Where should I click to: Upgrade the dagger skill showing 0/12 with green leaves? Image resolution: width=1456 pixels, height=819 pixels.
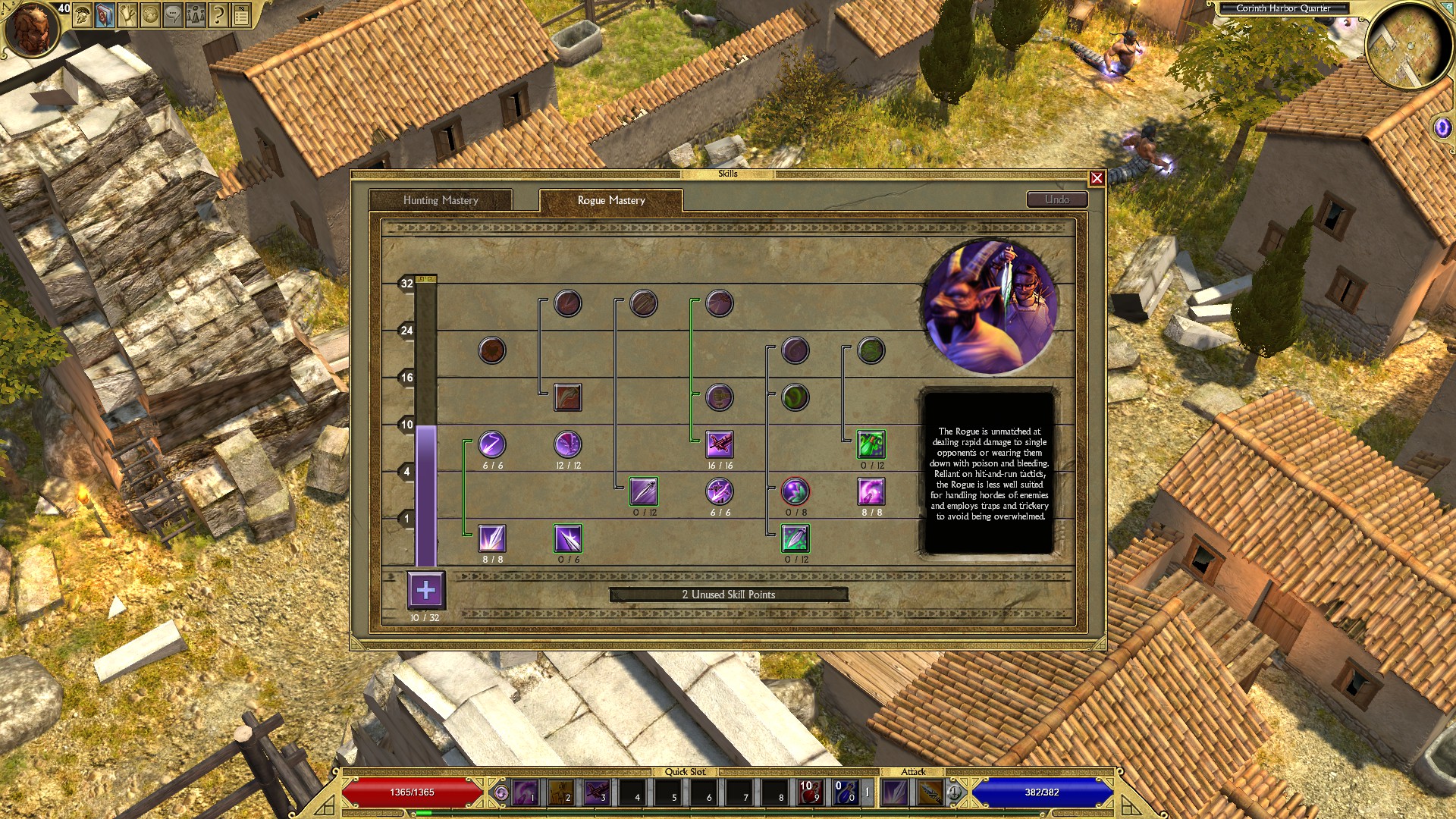pyautogui.click(x=795, y=538)
